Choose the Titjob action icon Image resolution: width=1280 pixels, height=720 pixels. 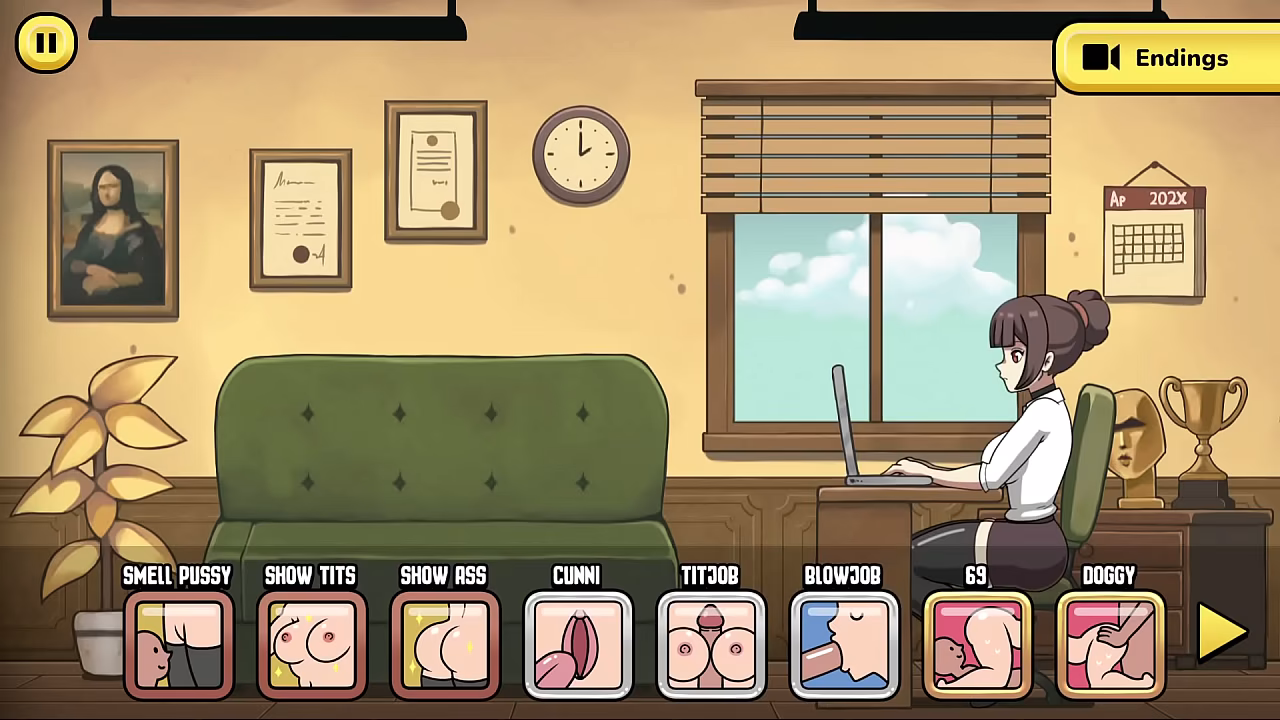711,645
